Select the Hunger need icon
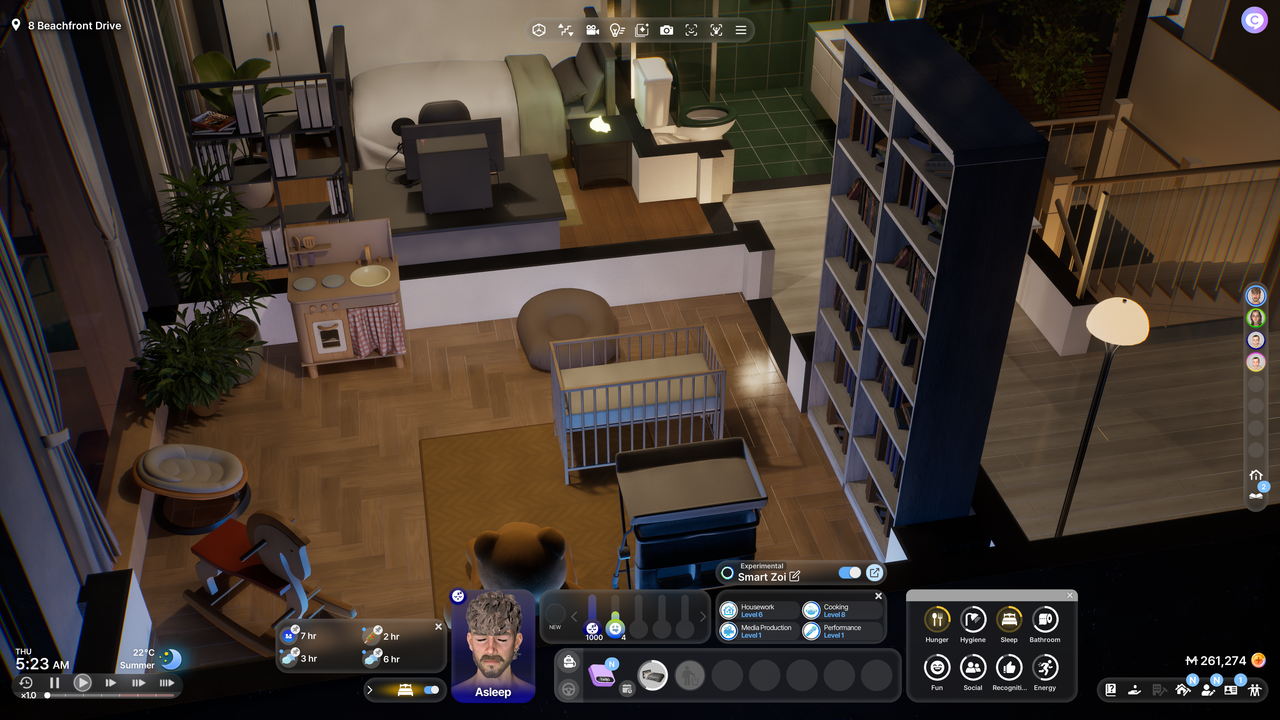The image size is (1280, 720). coord(937,620)
